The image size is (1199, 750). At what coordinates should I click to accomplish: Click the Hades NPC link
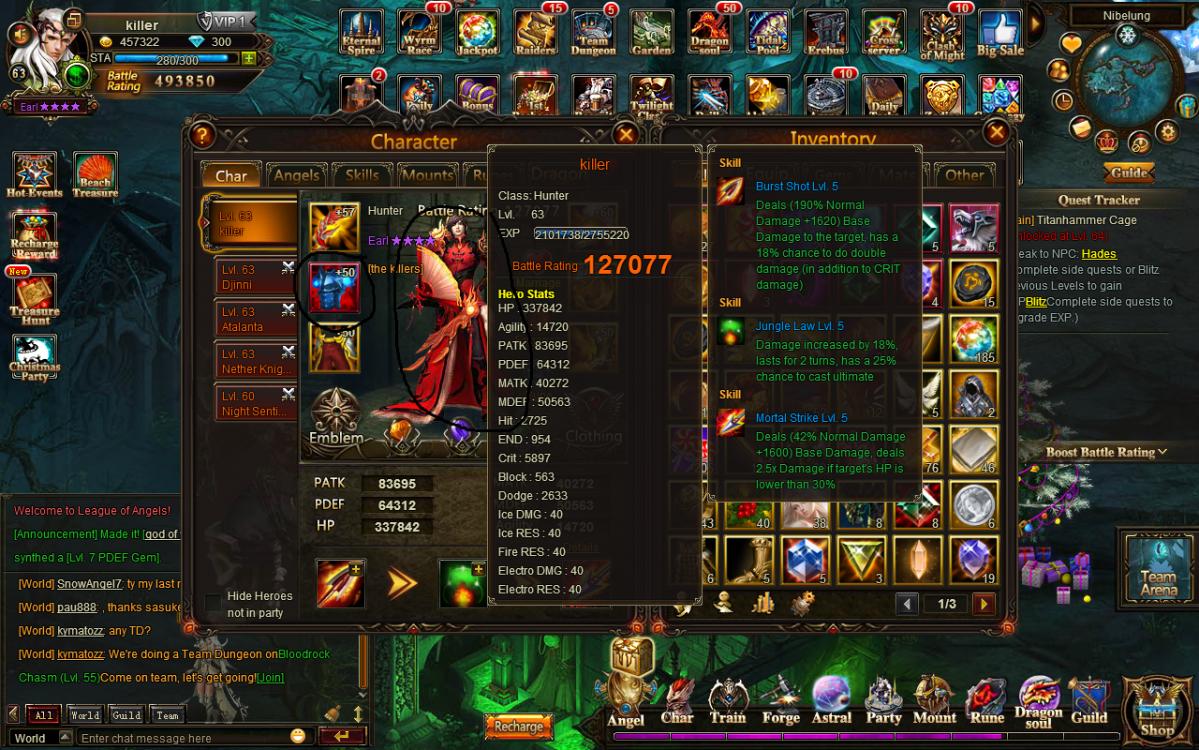1099,254
